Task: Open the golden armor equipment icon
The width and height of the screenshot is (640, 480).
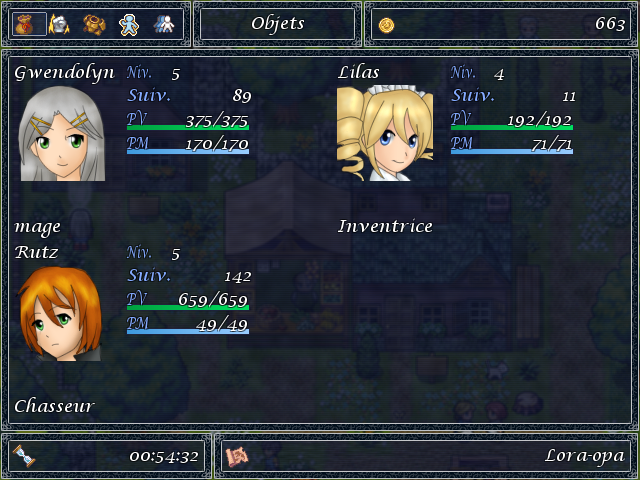Action: (94, 24)
